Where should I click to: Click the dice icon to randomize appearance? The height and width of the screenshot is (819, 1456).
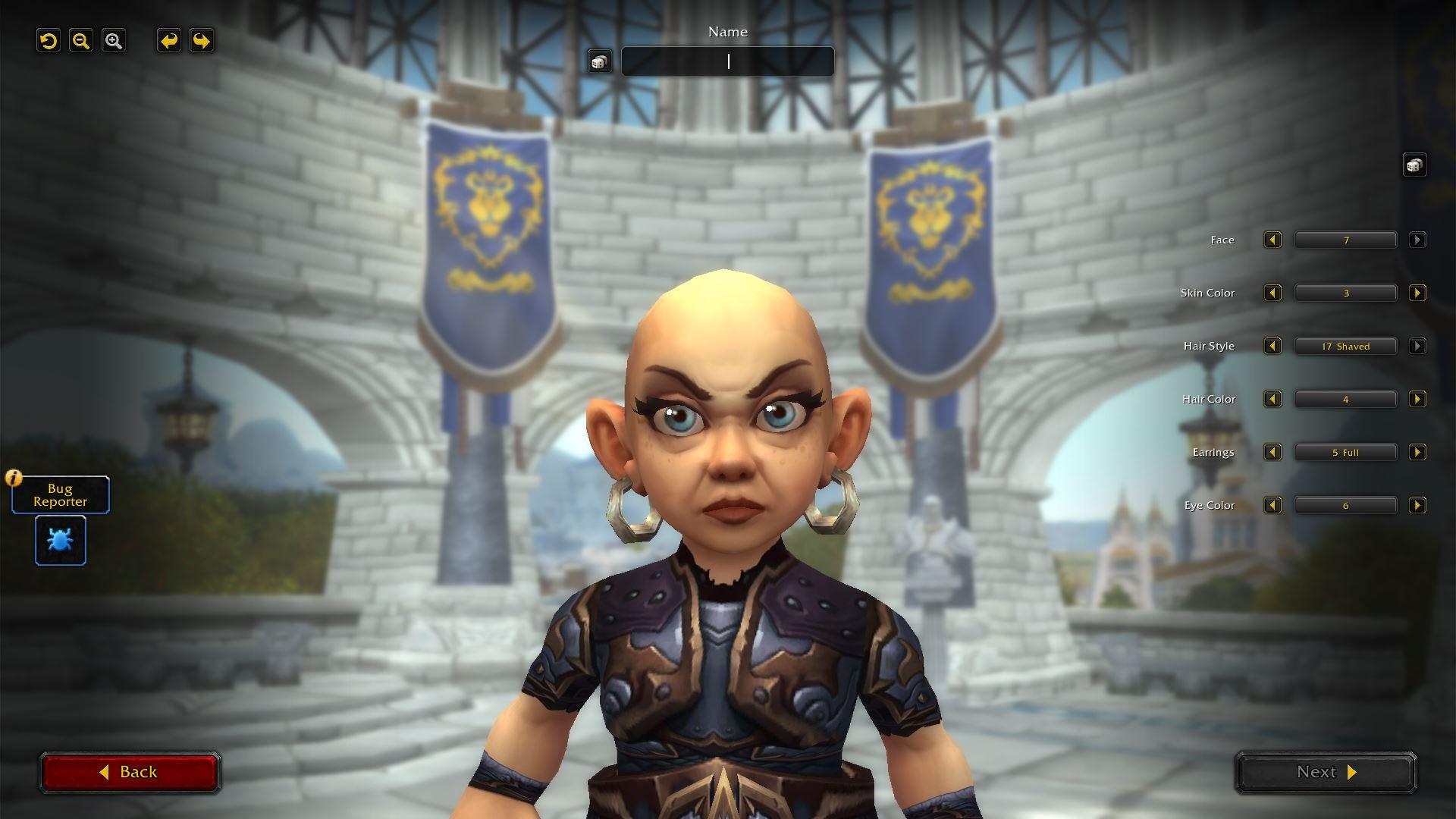pyautogui.click(x=1414, y=165)
